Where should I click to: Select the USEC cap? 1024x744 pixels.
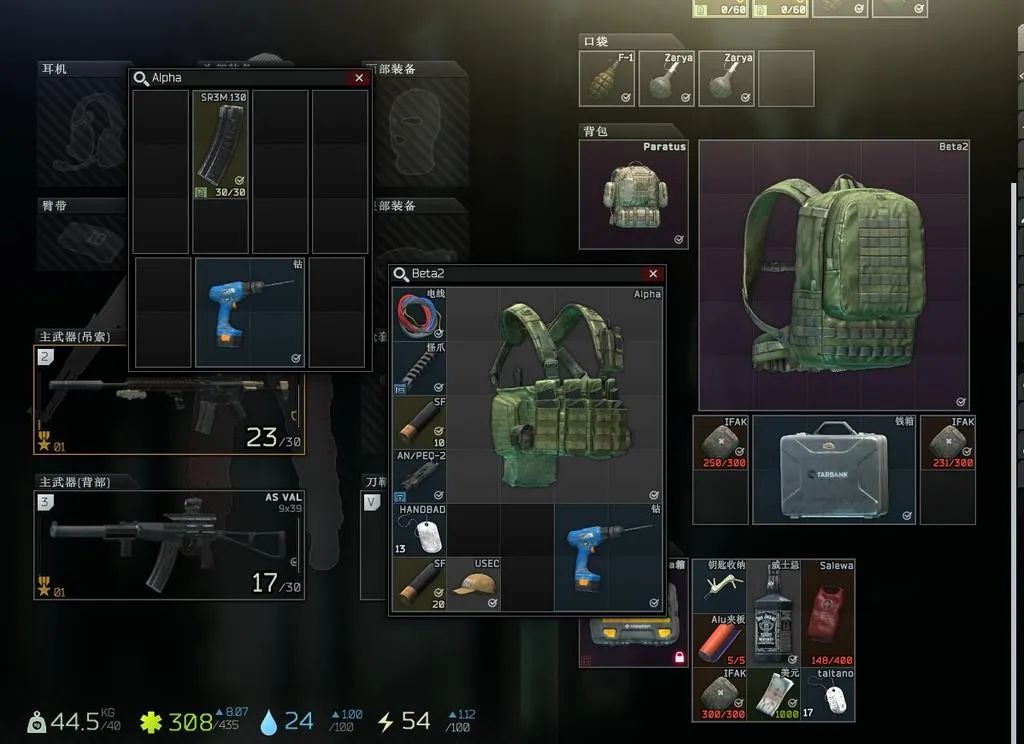473,584
